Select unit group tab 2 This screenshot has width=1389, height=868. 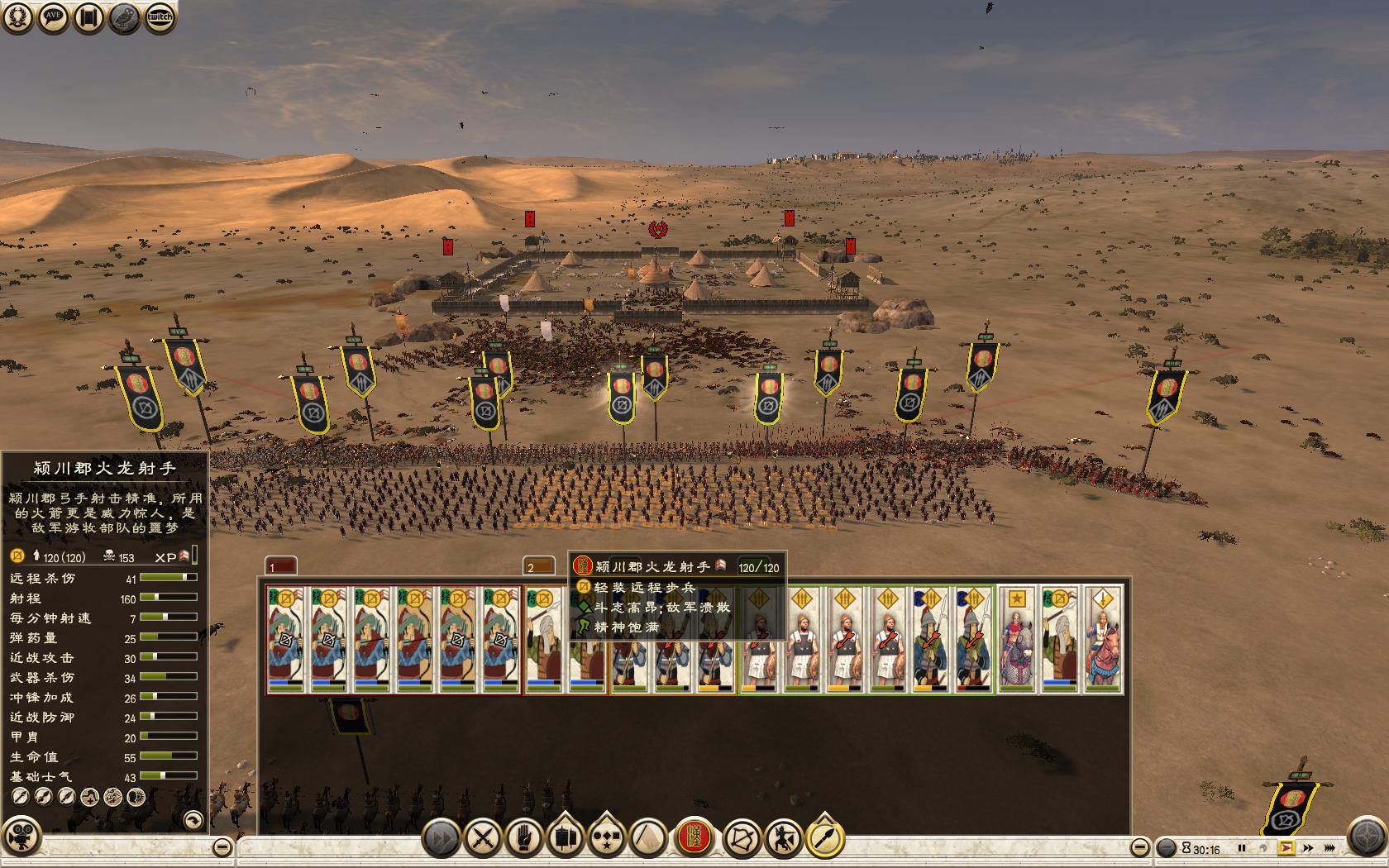[540, 567]
